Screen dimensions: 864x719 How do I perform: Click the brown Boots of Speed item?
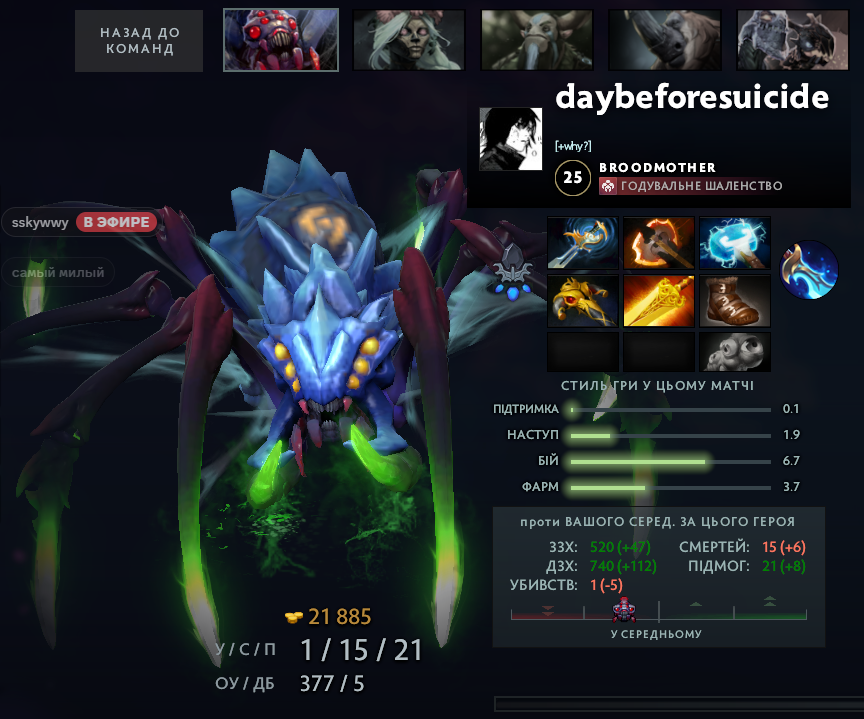(735, 301)
